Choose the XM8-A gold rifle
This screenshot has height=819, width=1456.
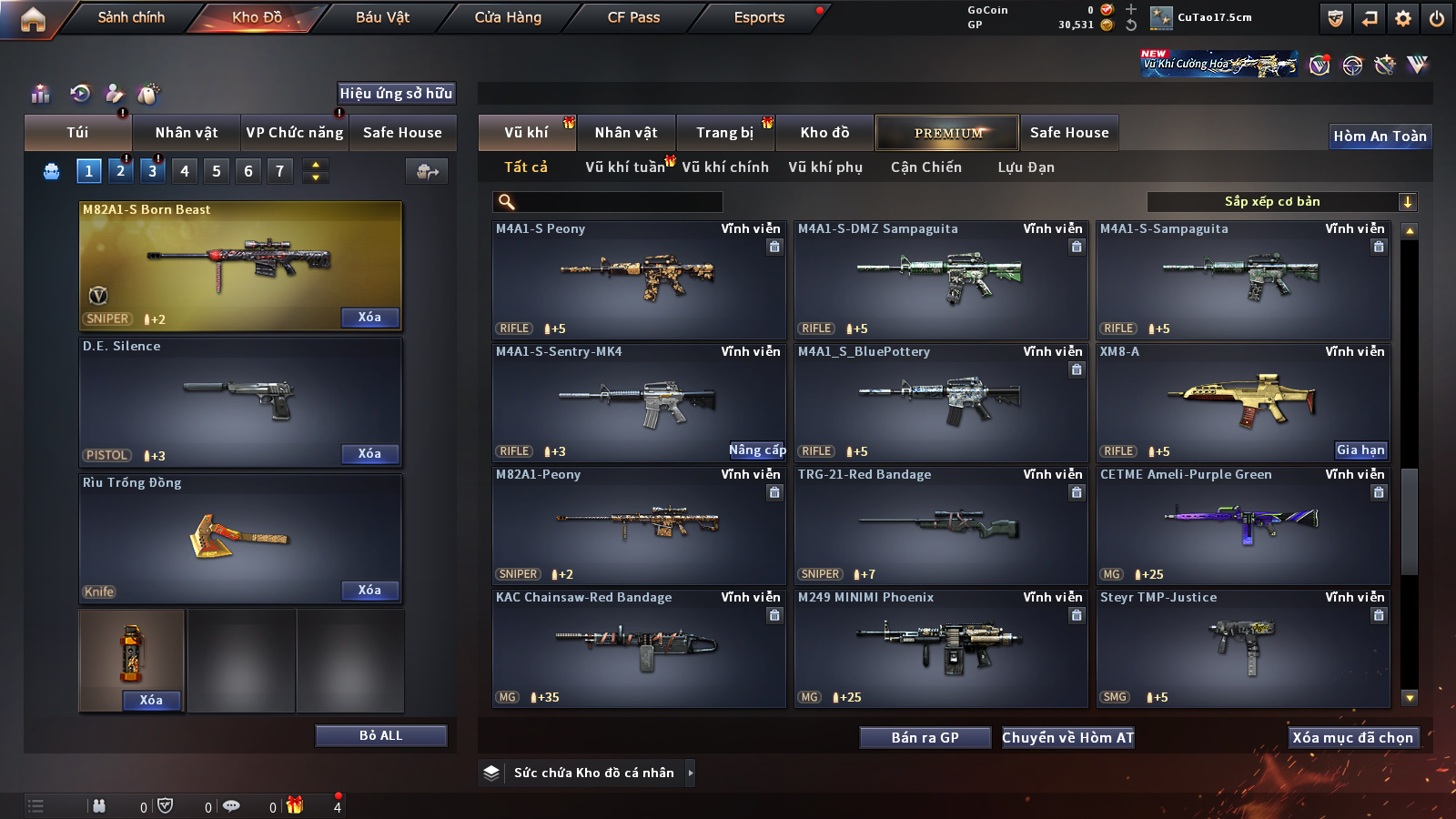[1243, 402]
